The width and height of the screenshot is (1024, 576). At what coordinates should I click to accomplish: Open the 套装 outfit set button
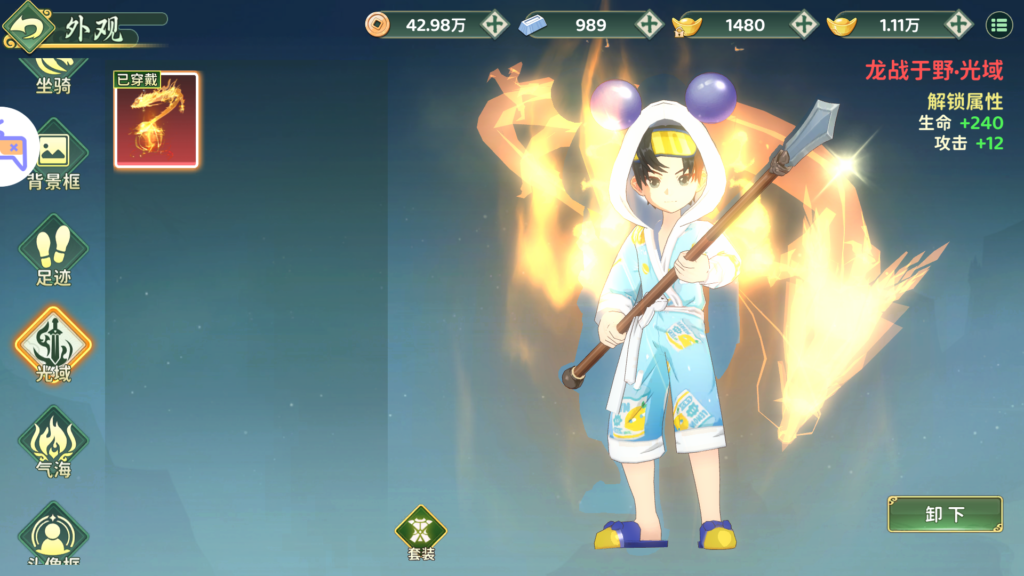(421, 531)
